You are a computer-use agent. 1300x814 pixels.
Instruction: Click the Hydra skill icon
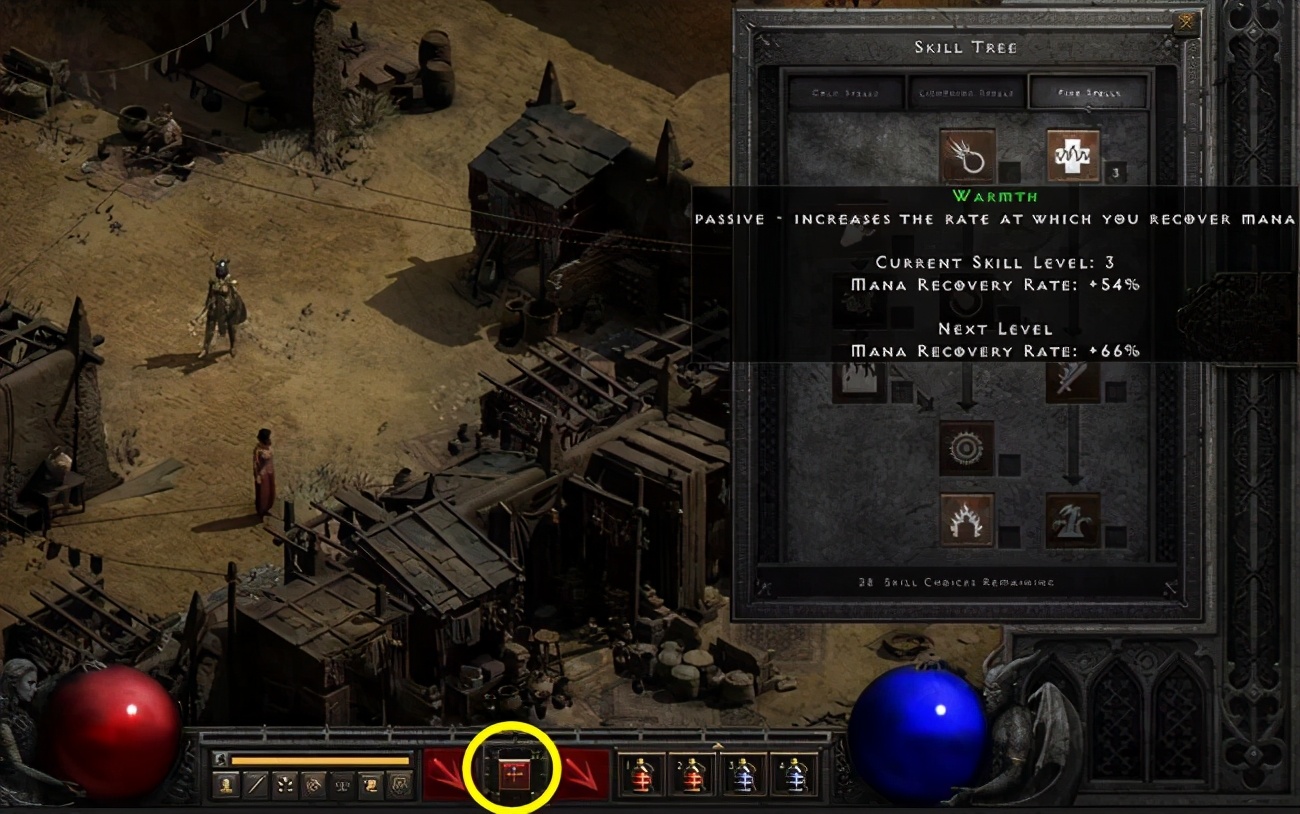[x=1073, y=521]
